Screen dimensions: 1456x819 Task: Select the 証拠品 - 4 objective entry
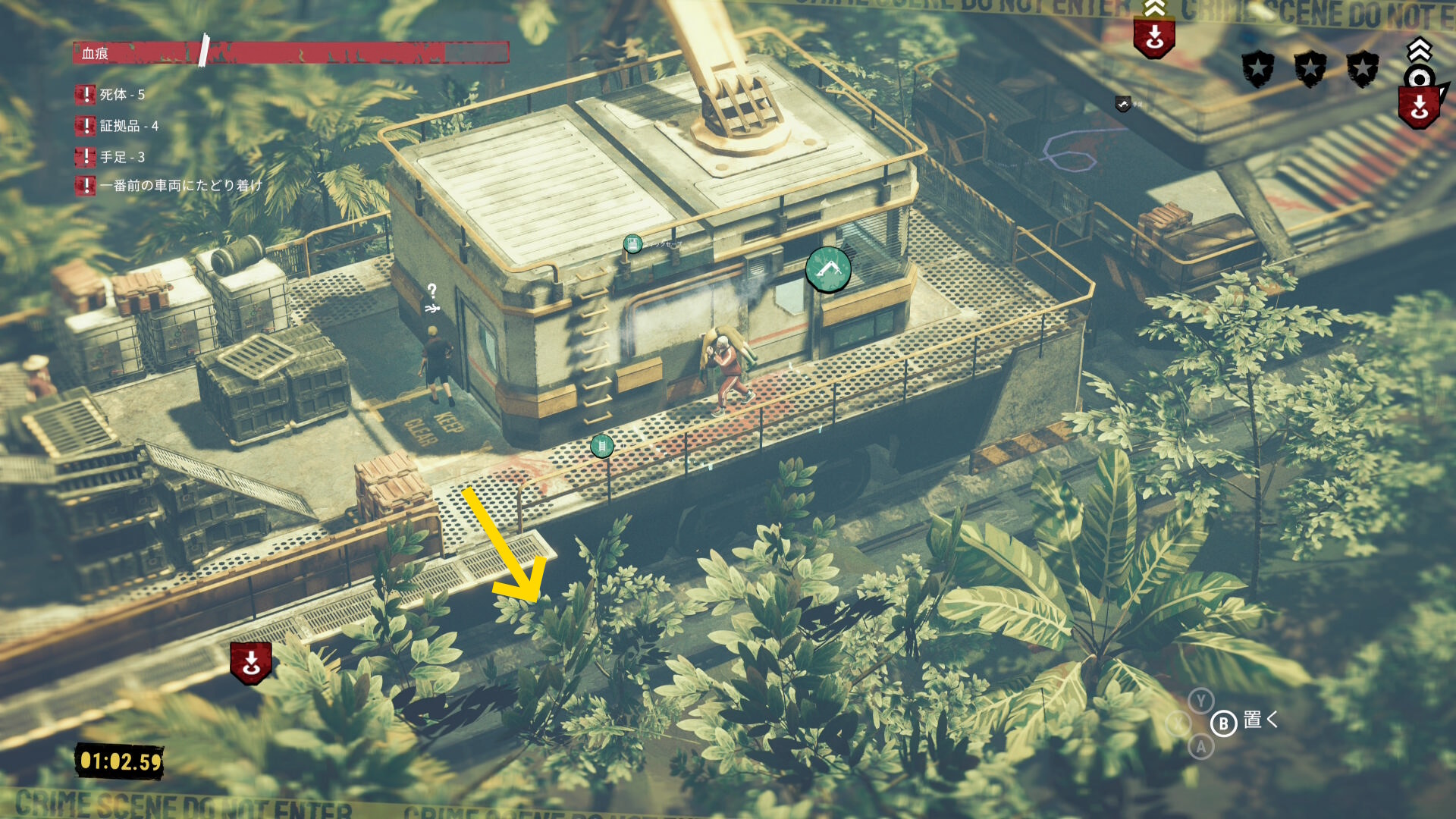click(128, 126)
